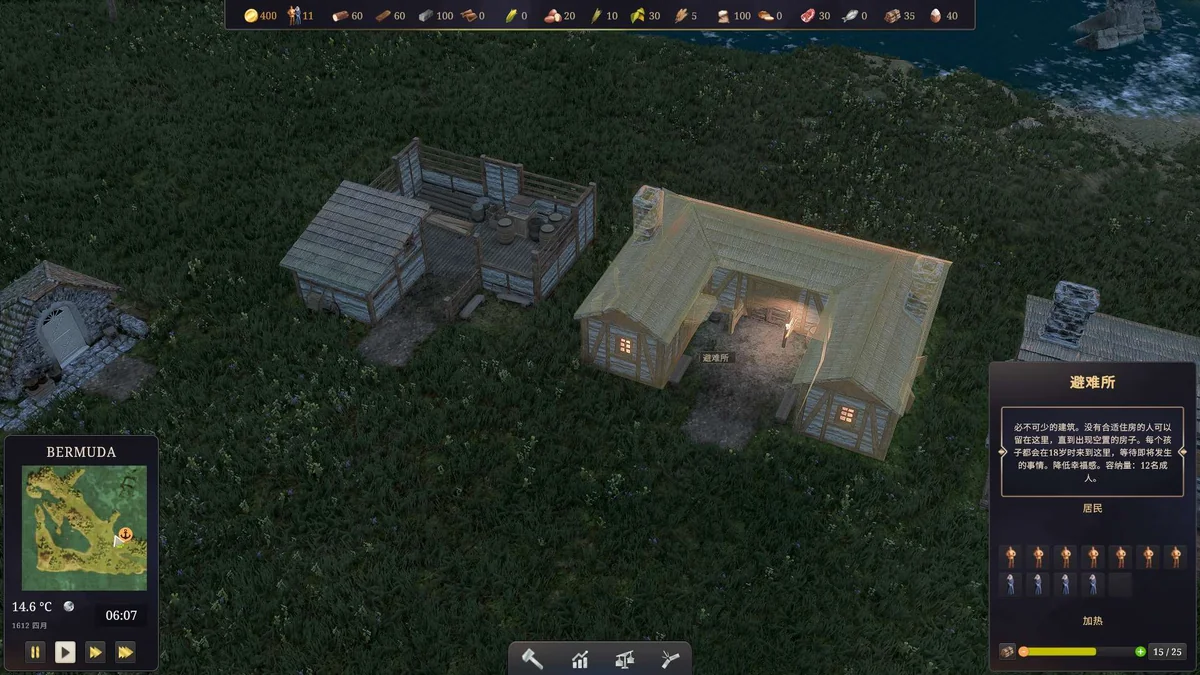
Task: Increase heating fuel with the green plus
Action: pyautogui.click(x=1141, y=652)
